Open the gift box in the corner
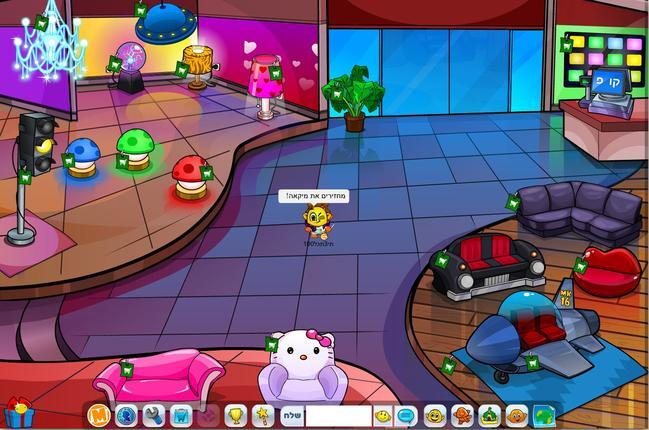The image size is (649, 430). (x=18, y=413)
